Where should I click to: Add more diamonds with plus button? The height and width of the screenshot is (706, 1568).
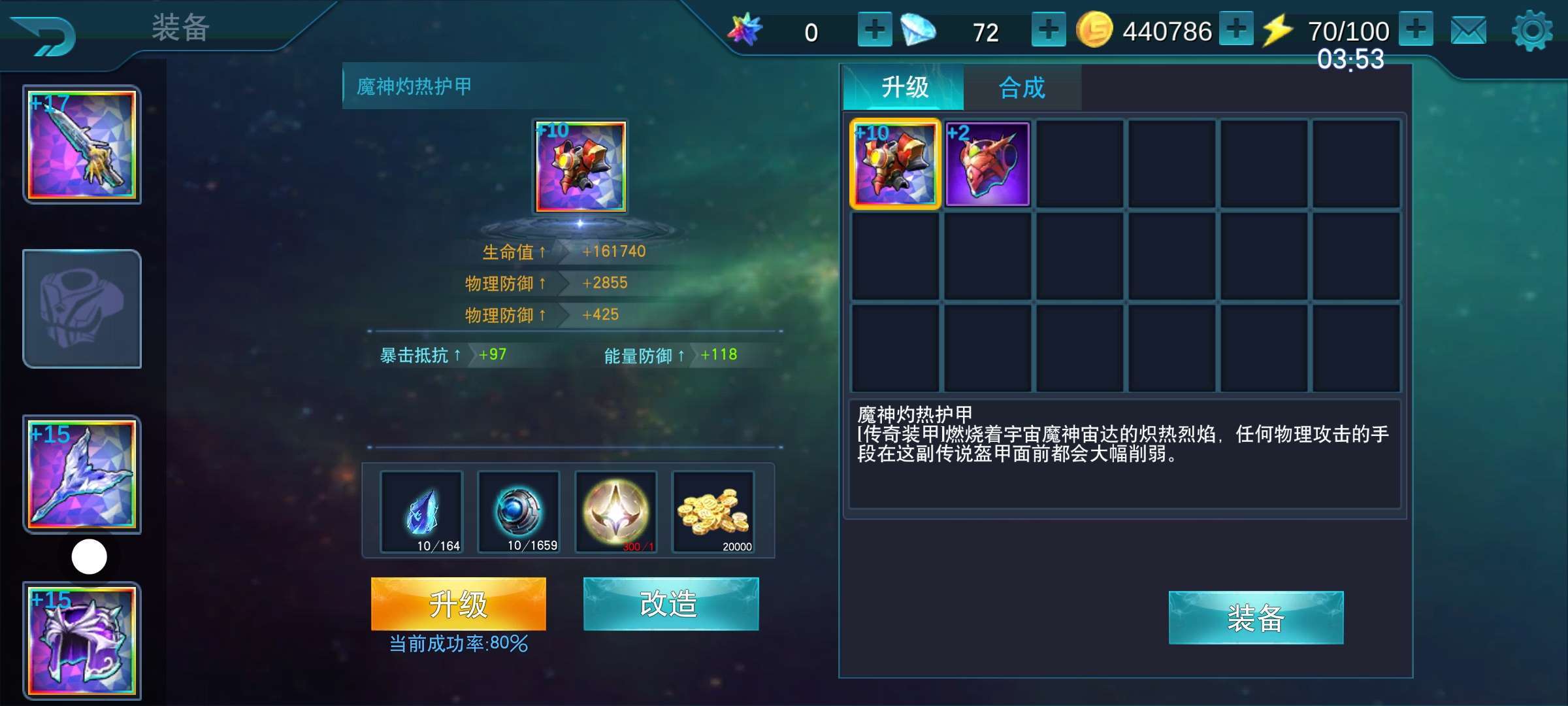click(x=1048, y=30)
